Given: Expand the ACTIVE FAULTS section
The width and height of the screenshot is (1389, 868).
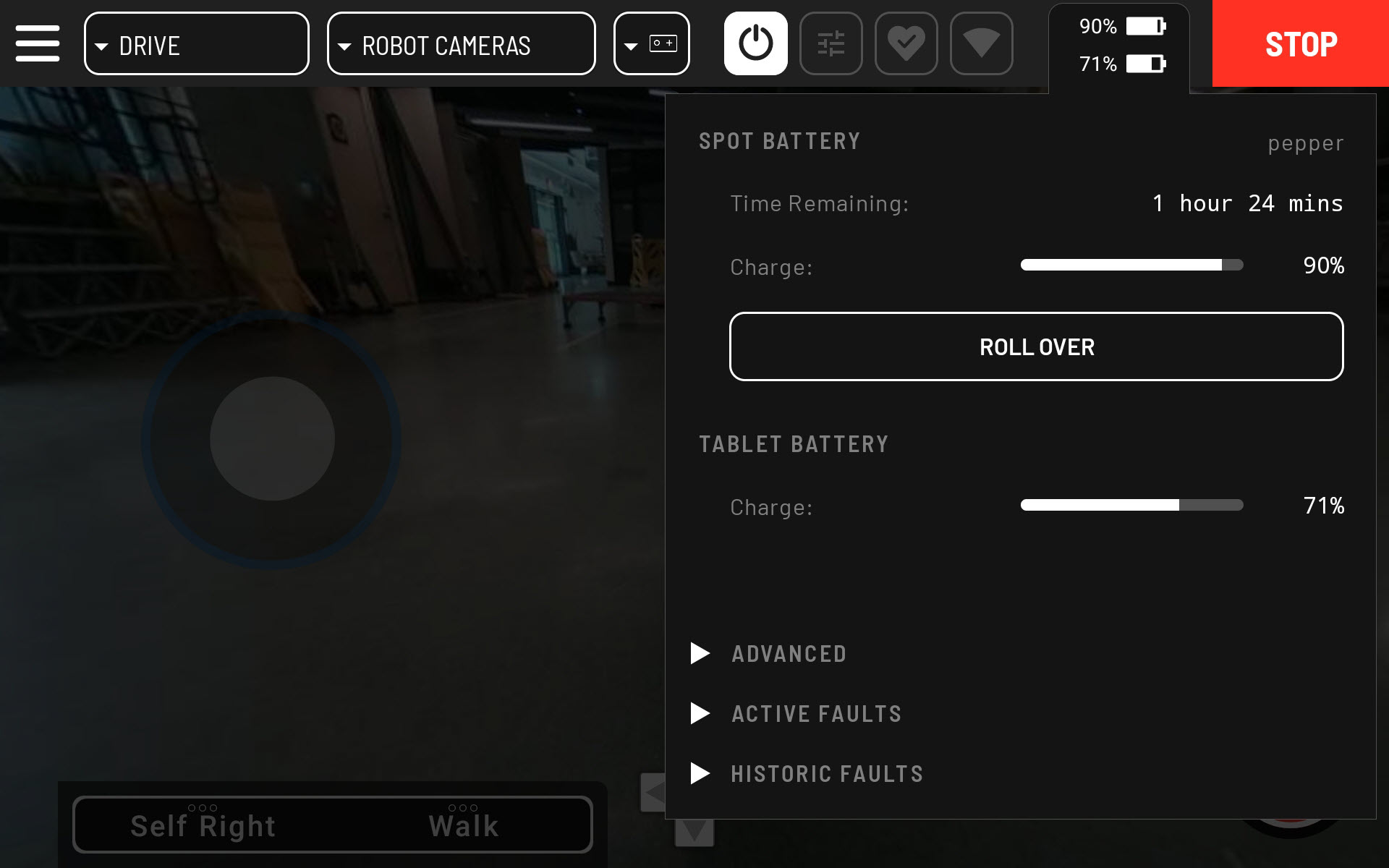Looking at the screenshot, I should point(816,713).
